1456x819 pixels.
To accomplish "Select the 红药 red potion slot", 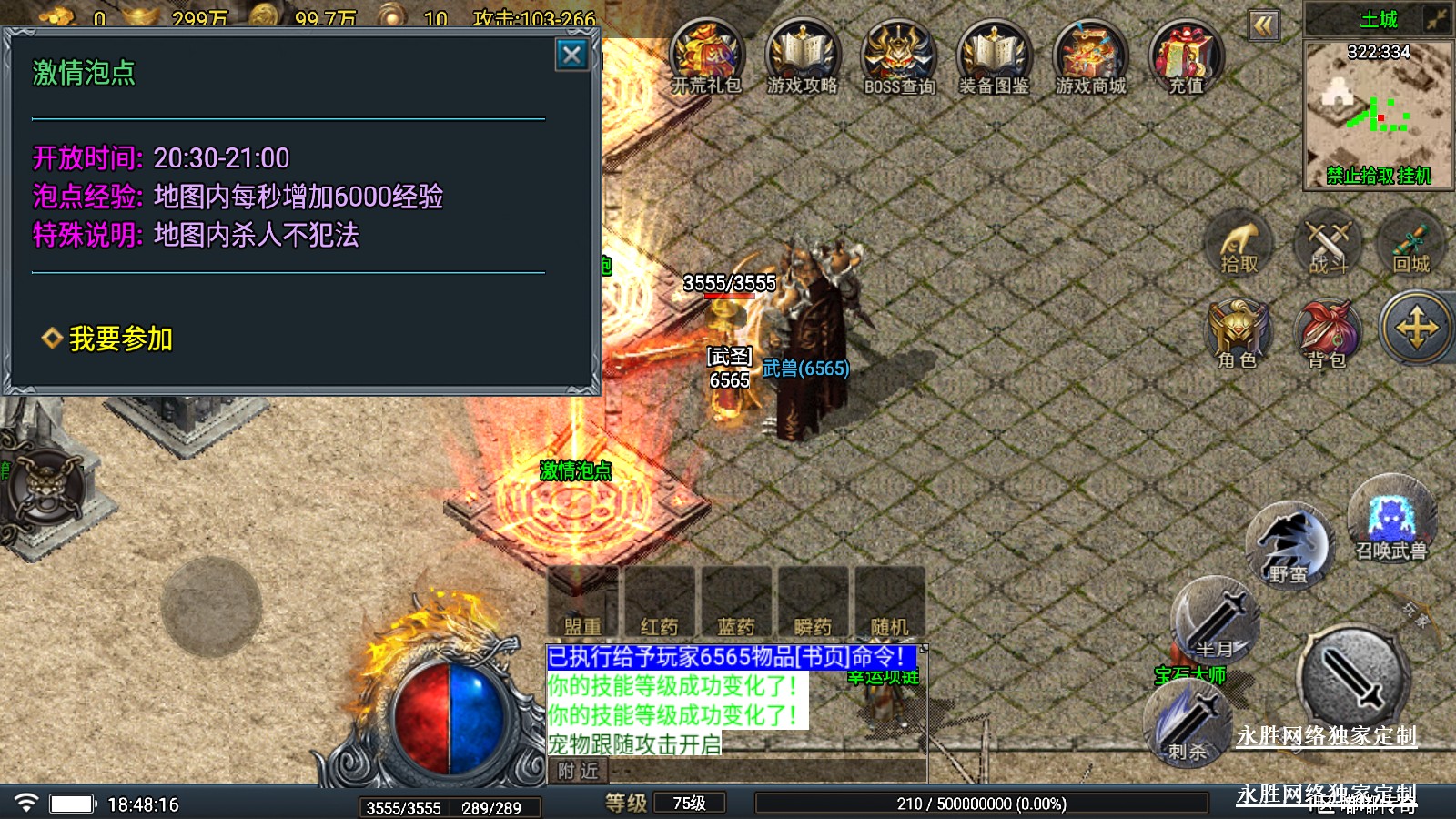I will (659, 601).
